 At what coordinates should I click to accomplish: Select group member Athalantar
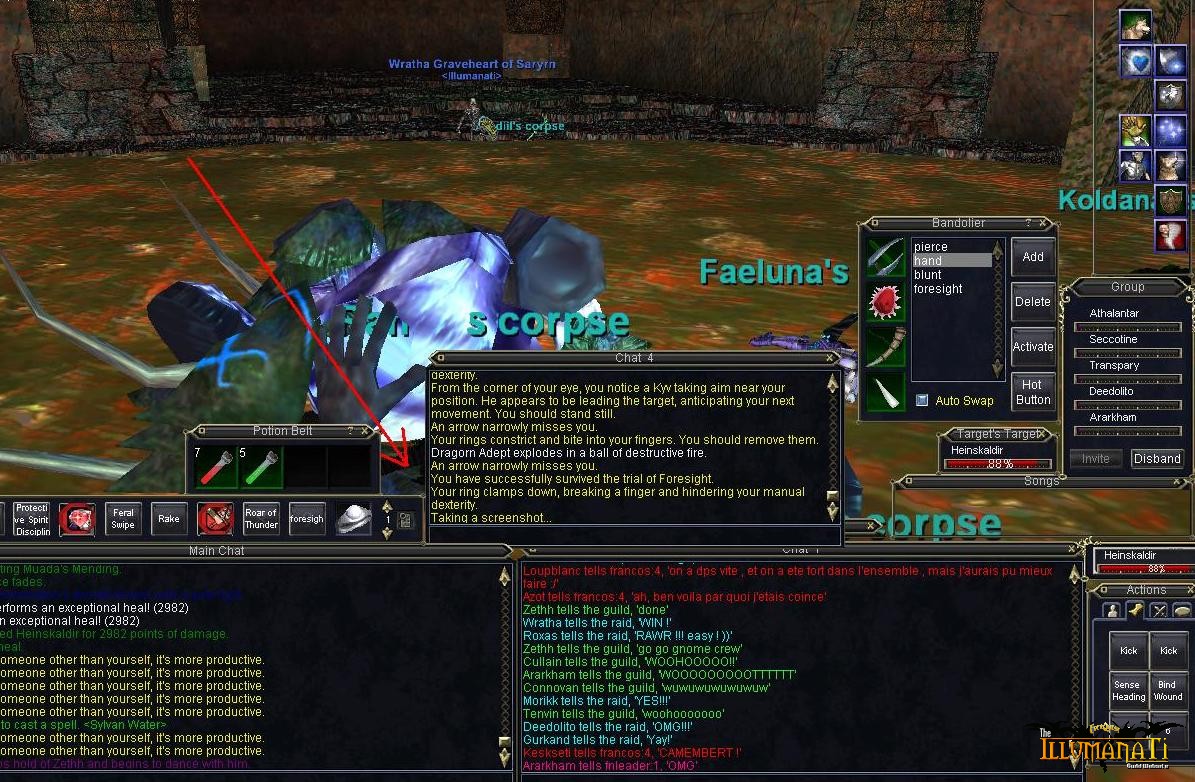point(1114,314)
